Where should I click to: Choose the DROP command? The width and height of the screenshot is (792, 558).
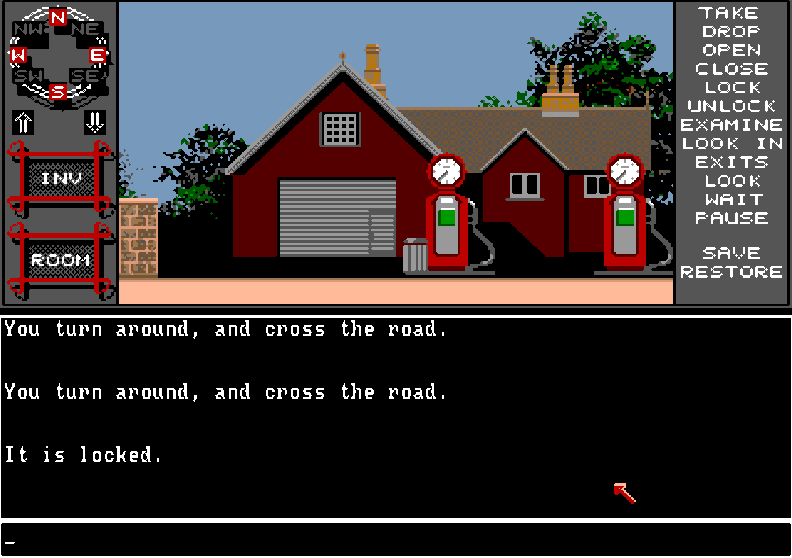730,32
